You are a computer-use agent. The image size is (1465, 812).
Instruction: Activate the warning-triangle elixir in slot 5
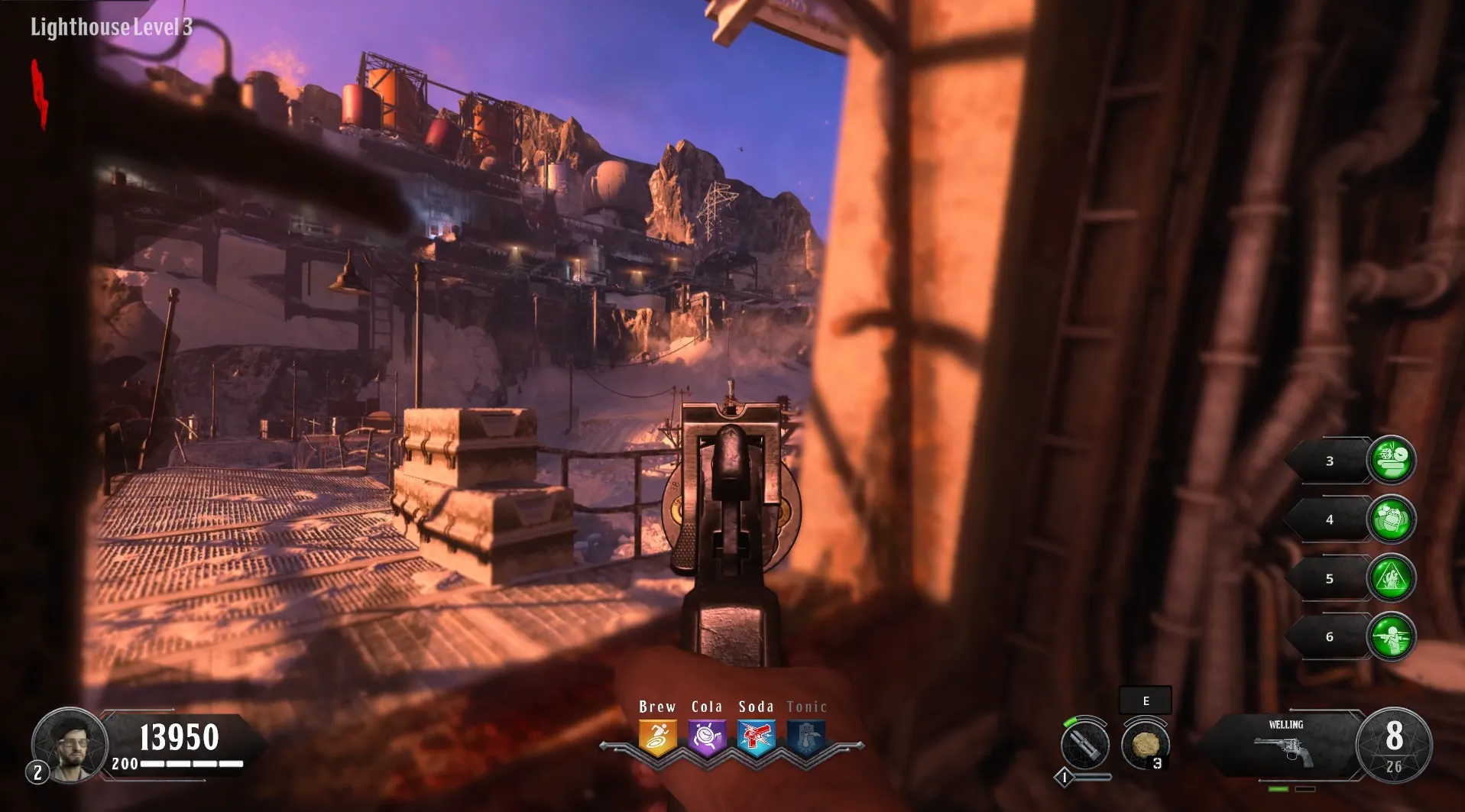click(x=1391, y=578)
